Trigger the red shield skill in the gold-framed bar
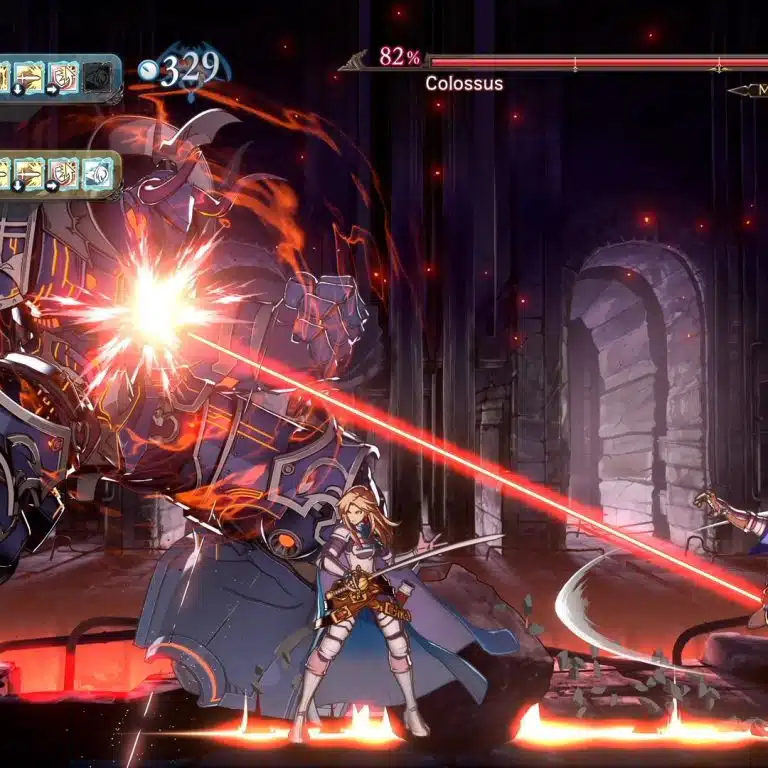 (63, 173)
